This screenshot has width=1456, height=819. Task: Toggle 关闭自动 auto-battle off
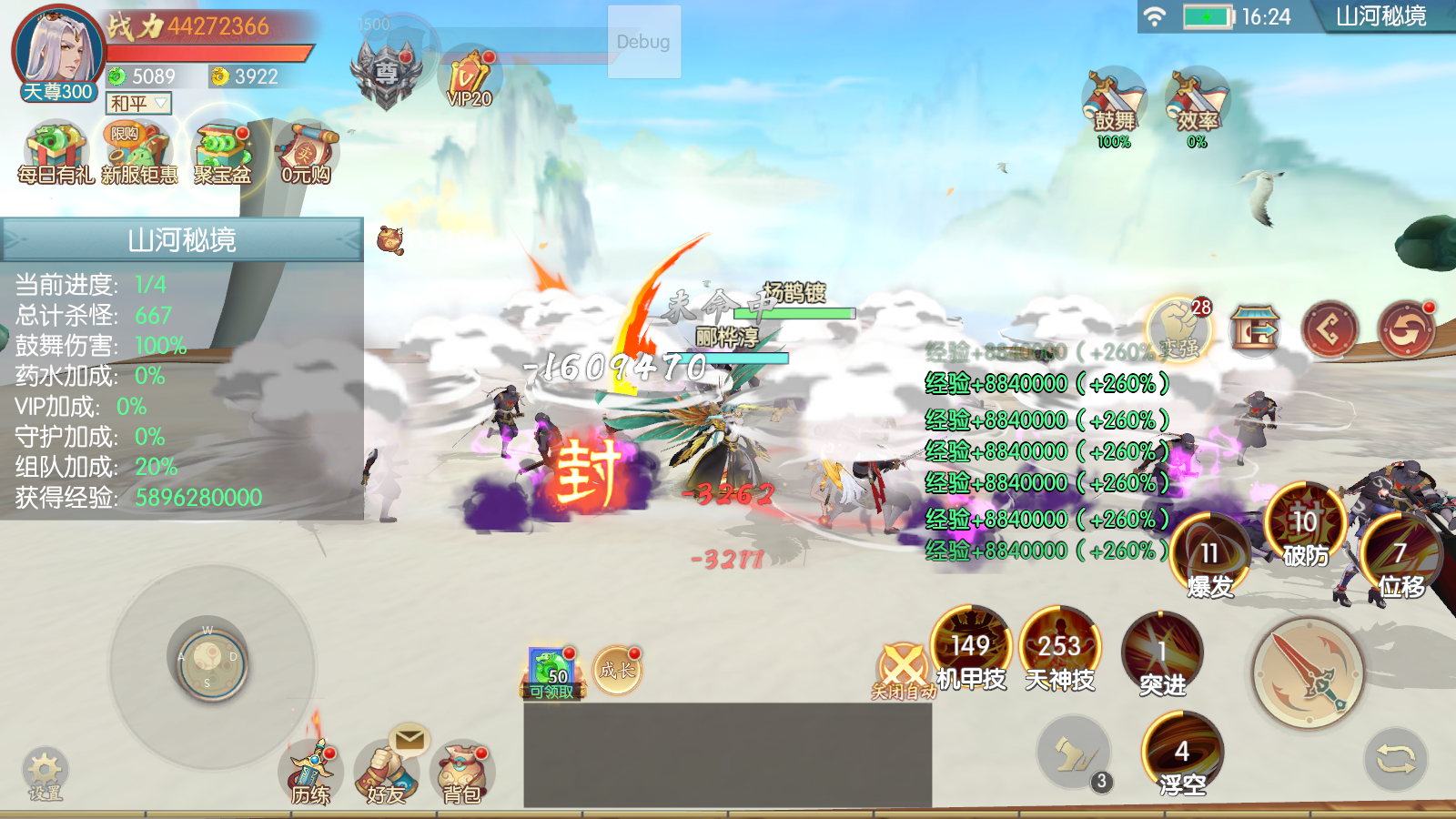pyautogui.click(x=903, y=671)
